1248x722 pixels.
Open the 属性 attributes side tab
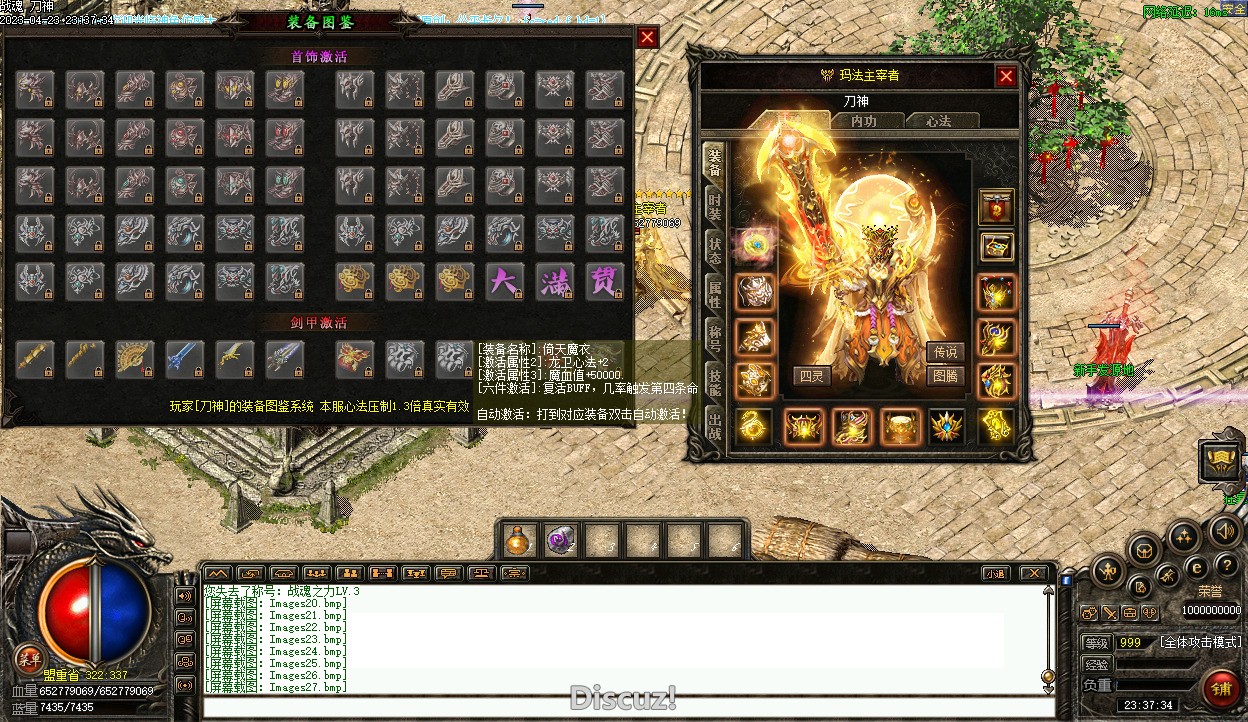click(x=714, y=294)
